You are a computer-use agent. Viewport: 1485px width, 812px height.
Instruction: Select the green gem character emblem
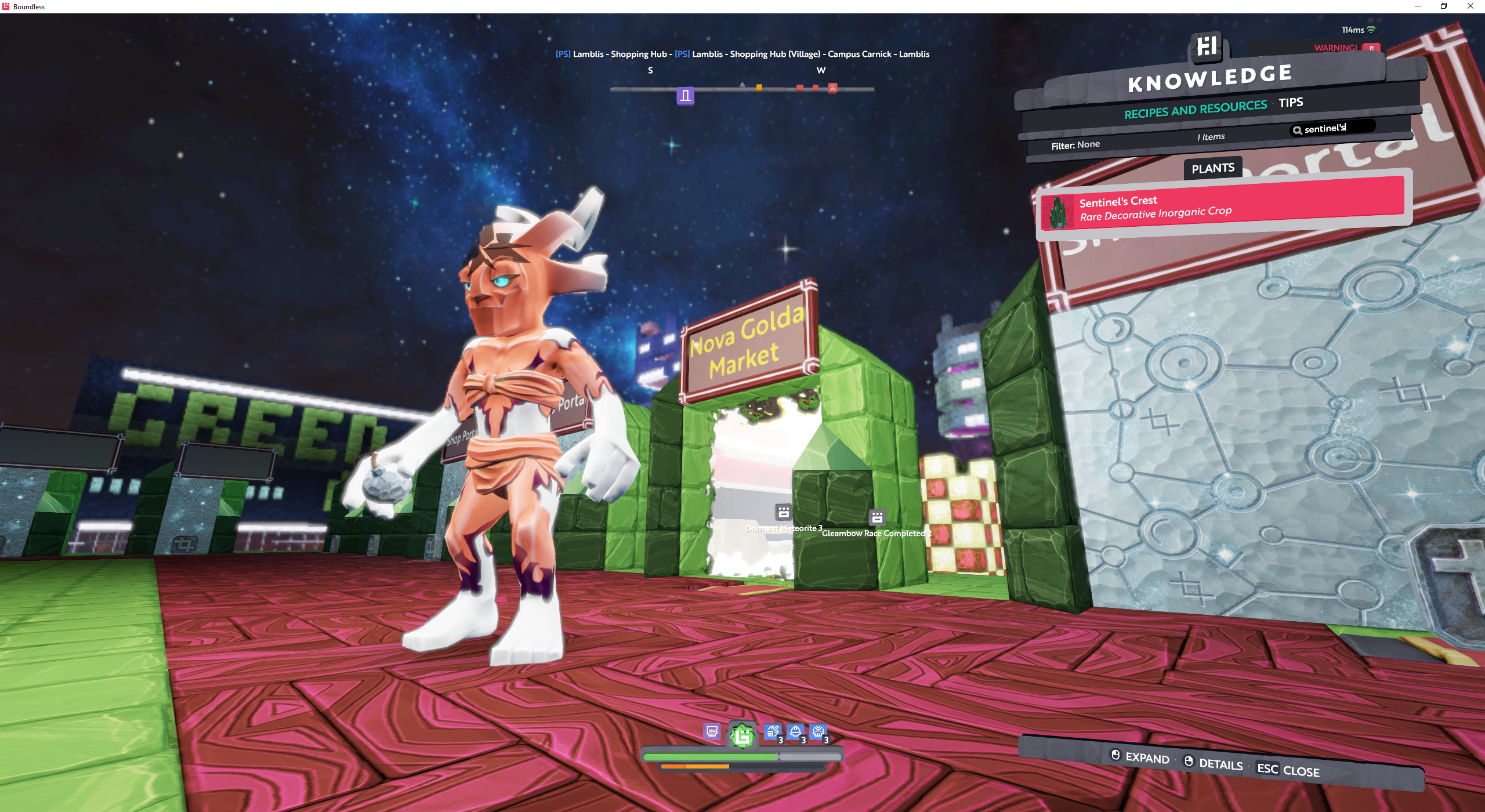(742, 736)
